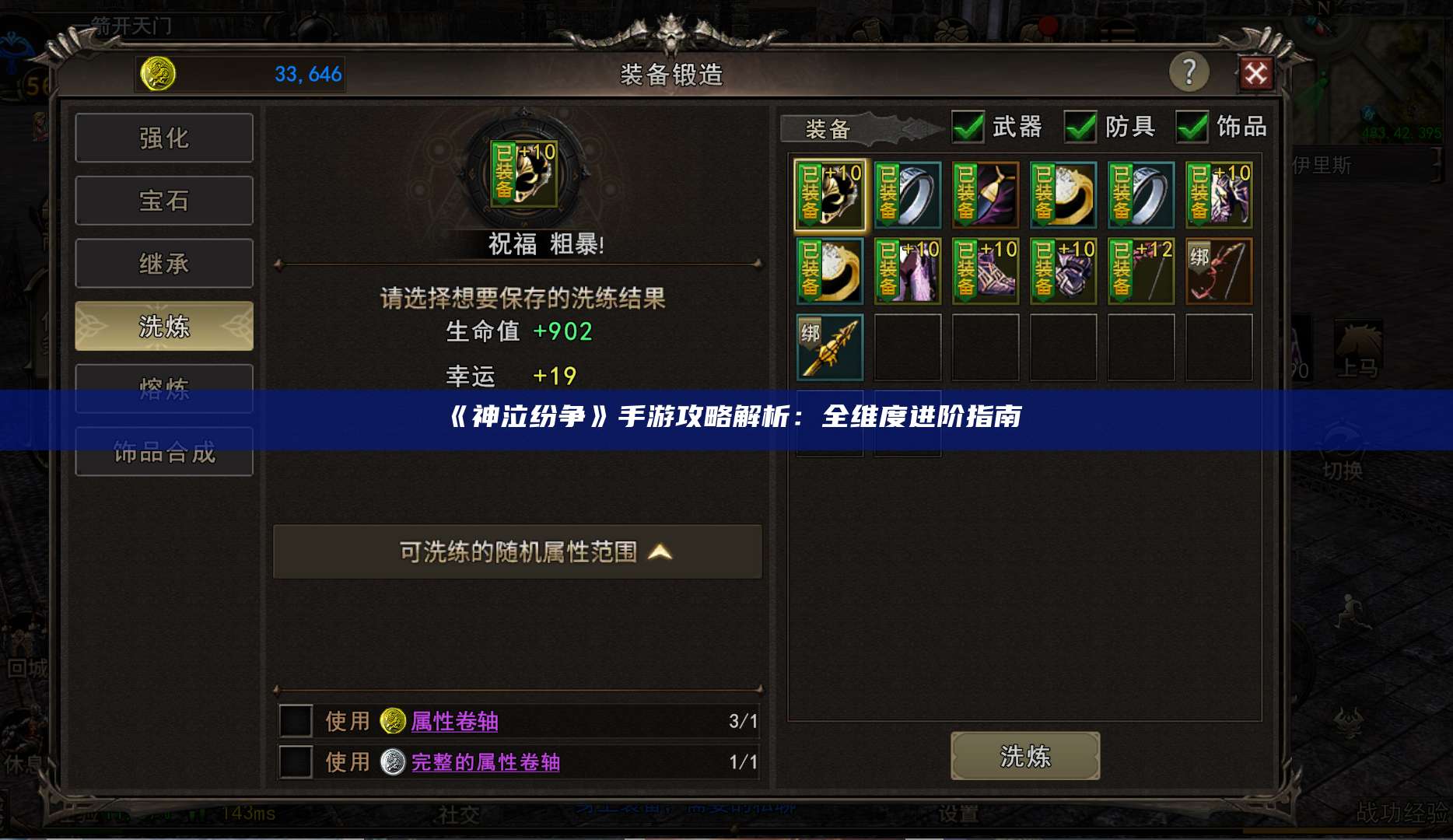
Task: Click the bound spear item marked 绑
Action: [x=829, y=346]
